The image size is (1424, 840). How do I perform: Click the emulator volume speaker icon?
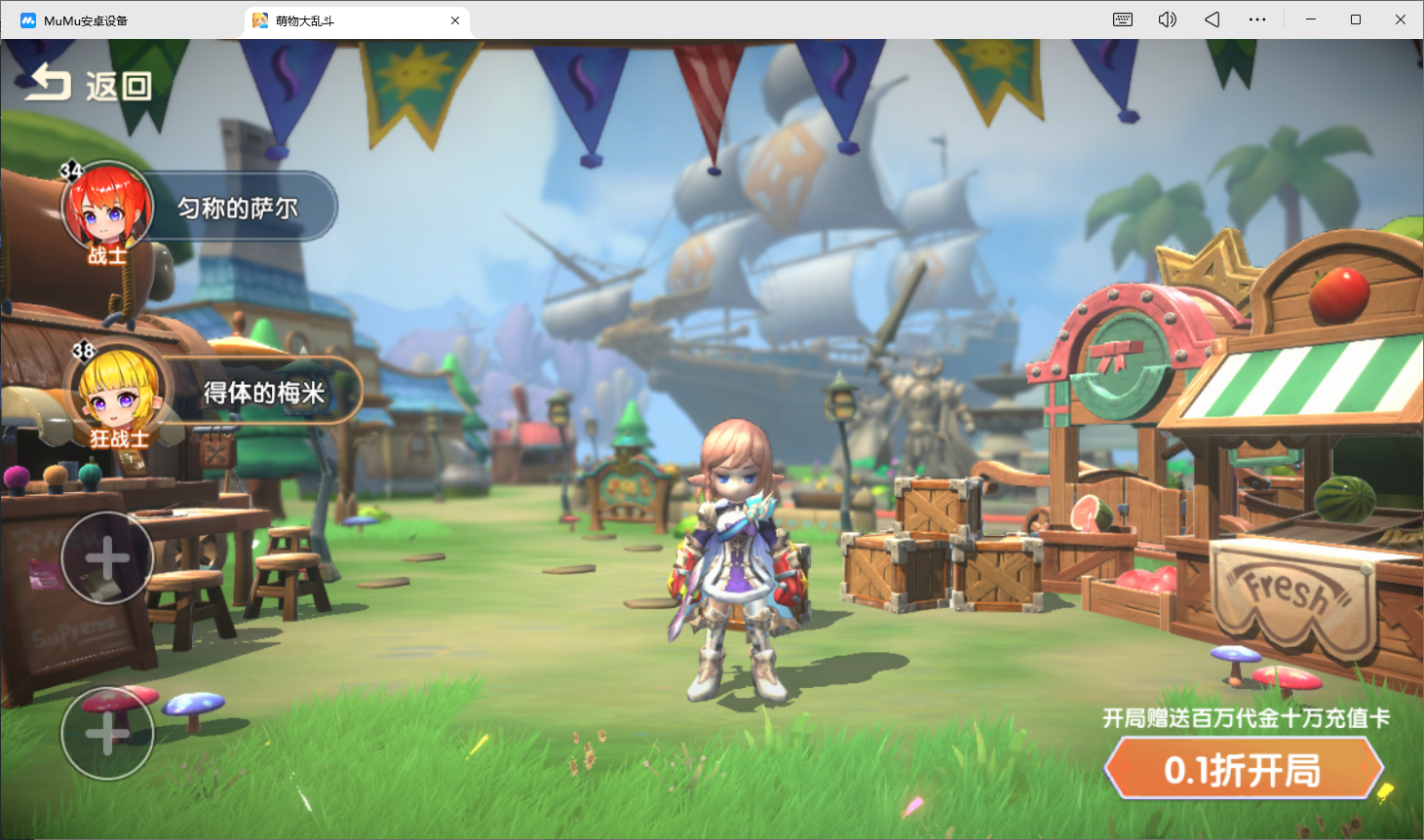pos(1167,19)
